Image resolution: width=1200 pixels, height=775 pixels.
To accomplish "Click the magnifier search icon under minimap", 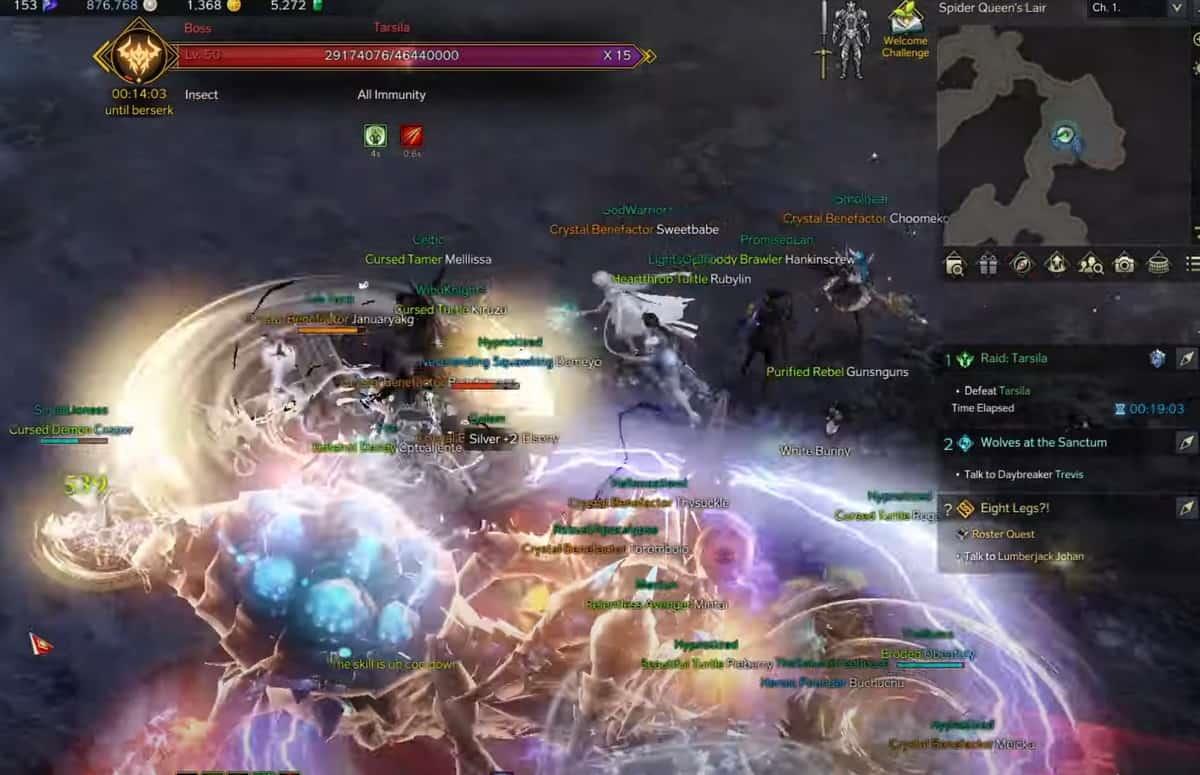I will pyautogui.click(x=954, y=264).
